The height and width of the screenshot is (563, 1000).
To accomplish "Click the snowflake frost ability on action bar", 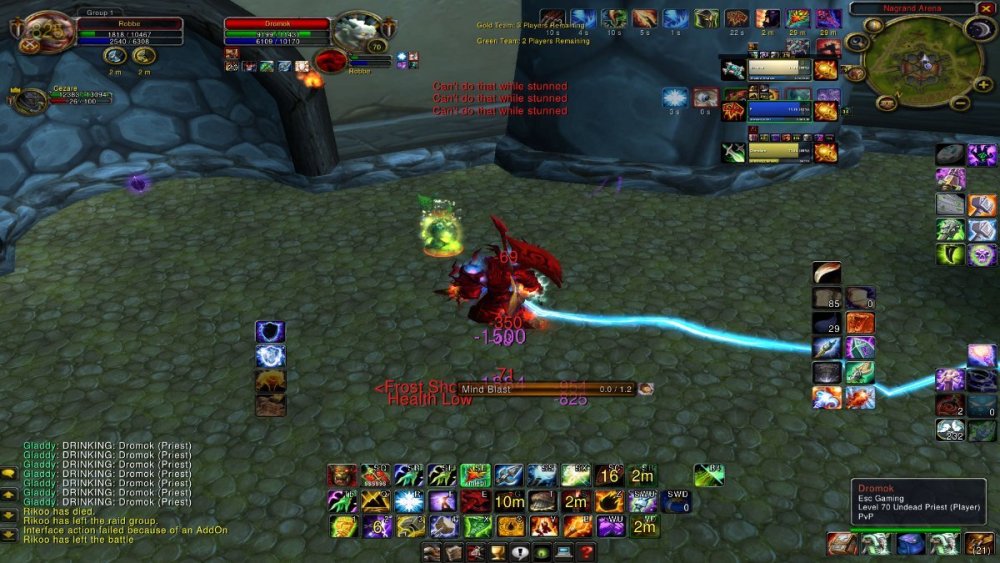I will 409,501.
